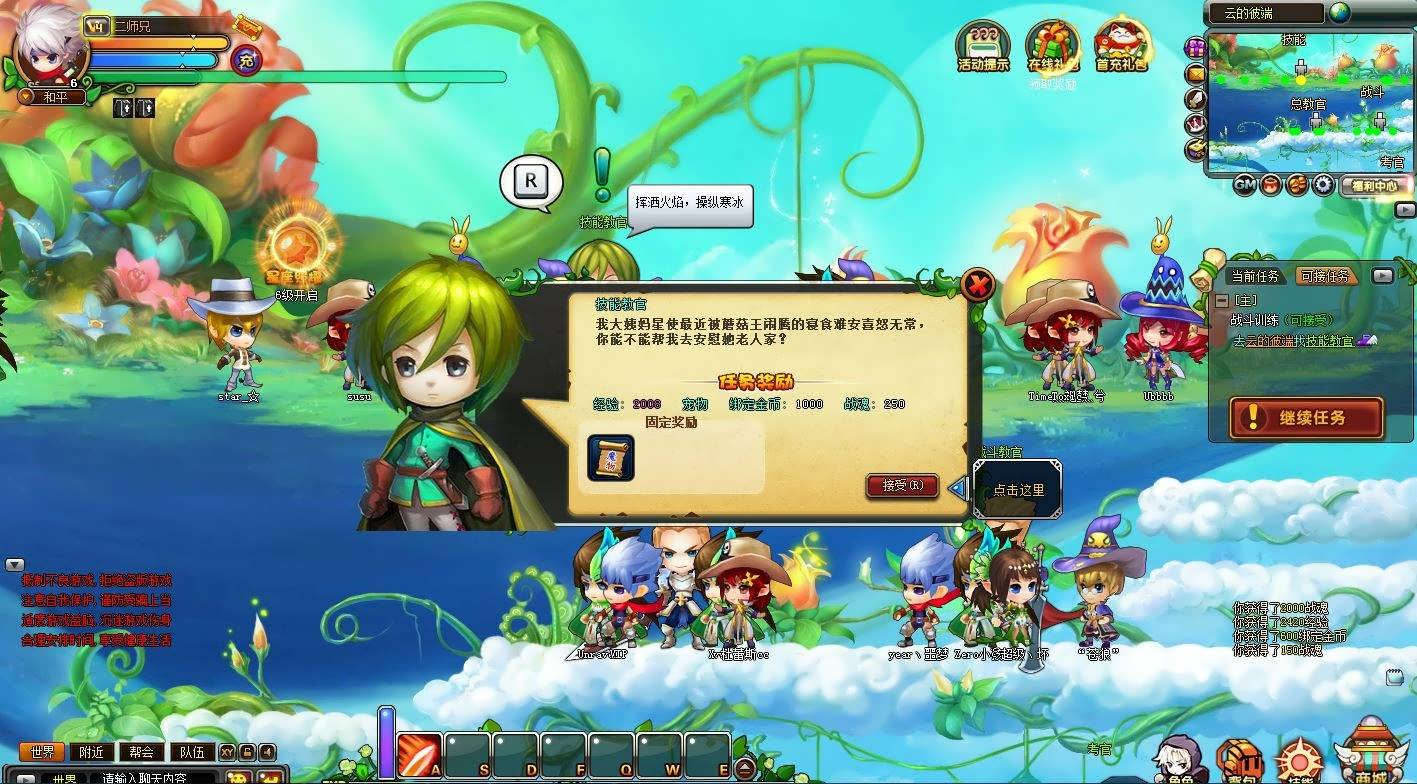The width and height of the screenshot is (1417, 784).
Task: Open the mail envelope icon
Action: click(1195, 73)
